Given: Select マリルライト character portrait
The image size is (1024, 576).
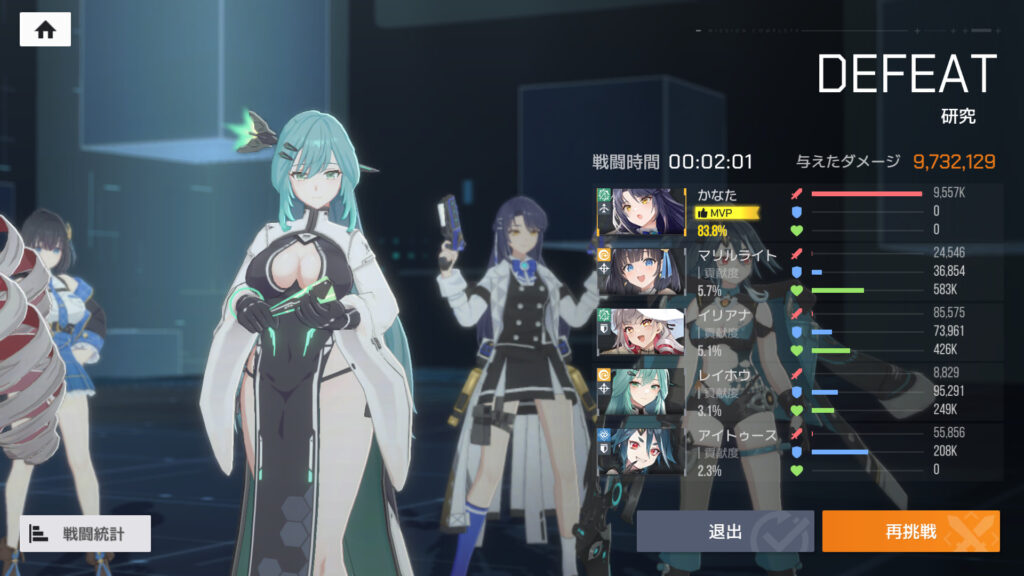Looking at the screenshot, I should click(649, 272).
